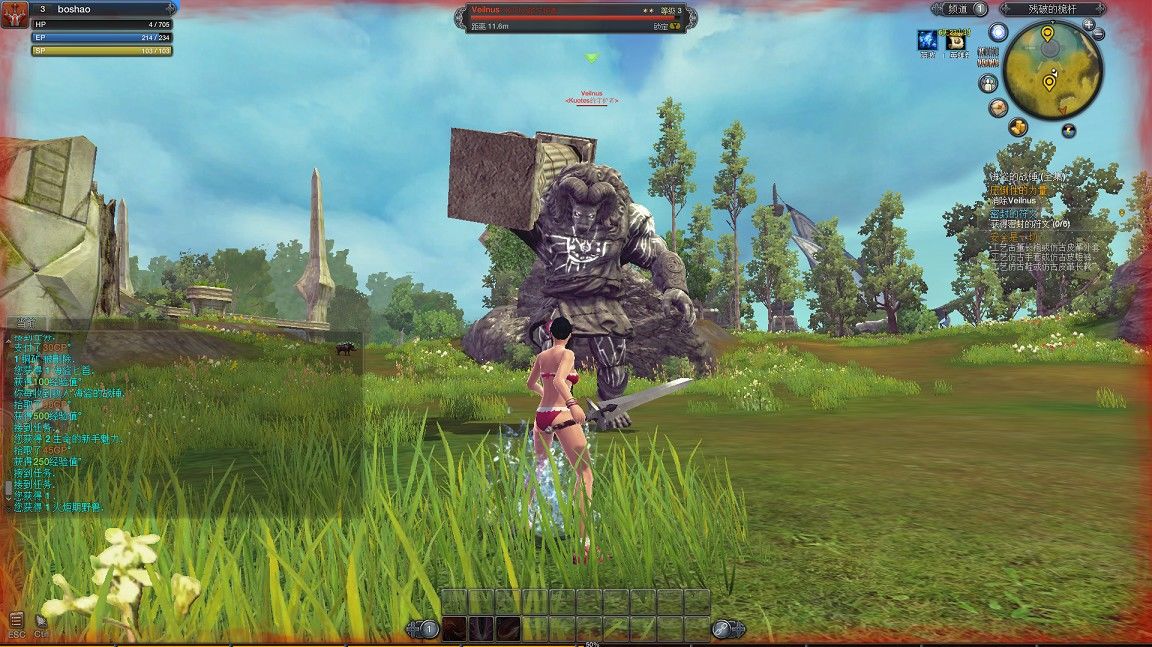This screenshot has width=1152, height=647.
Task: Click the circular minimap
Action: pyautogui.click(x=1053, y=69)
